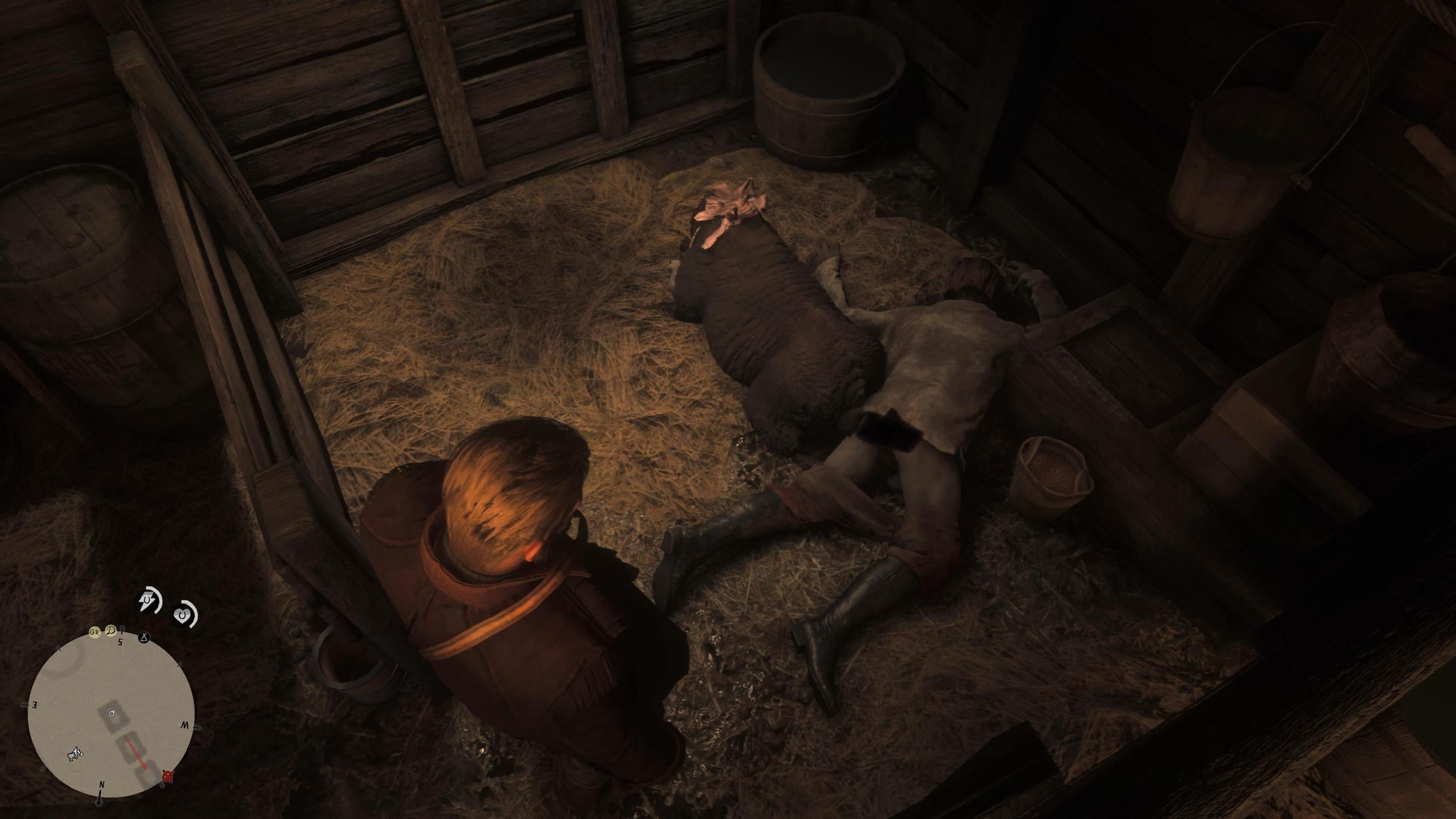1456x819 pixels.
Task: Click the black tent camp marker
Action: point(143,638)
